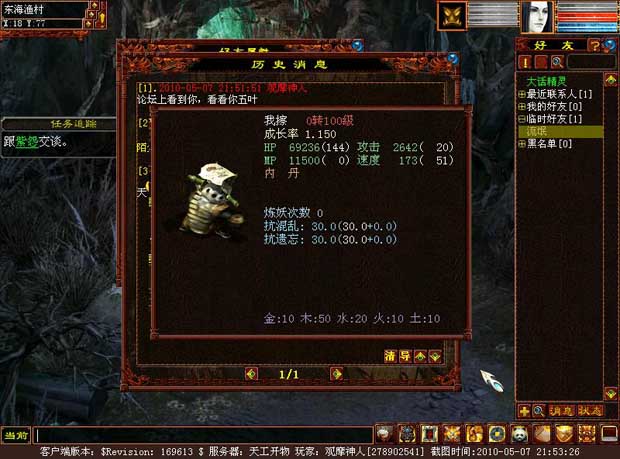Close the 好友 friends panel

coord(611,45)
